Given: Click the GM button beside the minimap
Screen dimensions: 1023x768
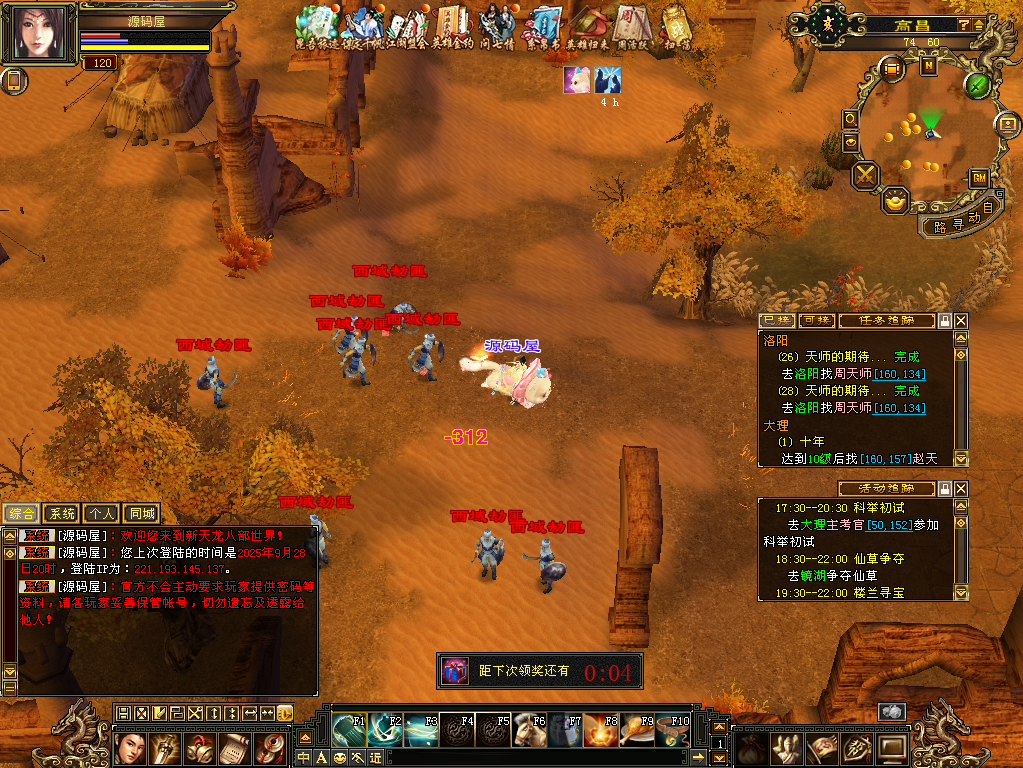Looking at the screenshot, I should coord(979,178).
